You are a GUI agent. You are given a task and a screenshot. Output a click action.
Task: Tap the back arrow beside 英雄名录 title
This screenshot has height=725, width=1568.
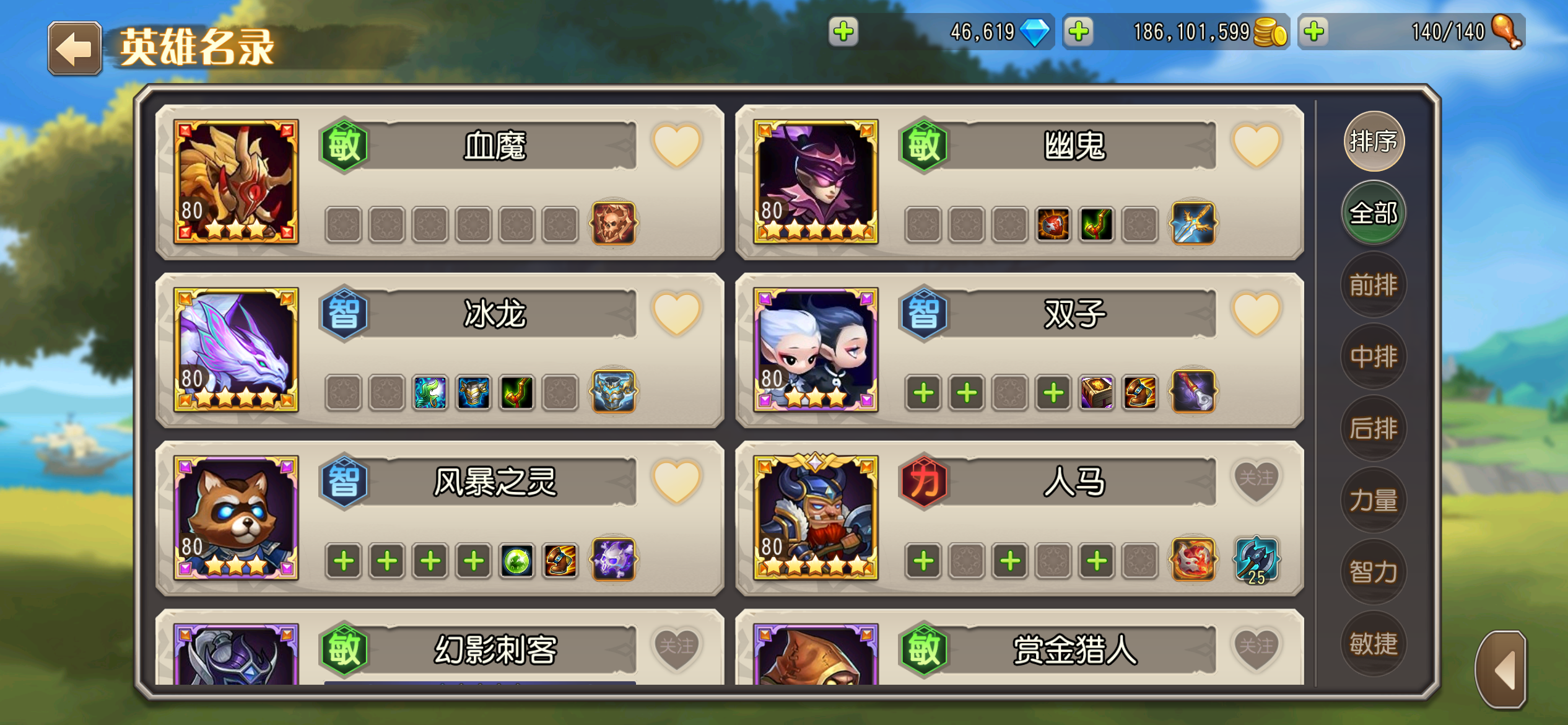[74, 48]
